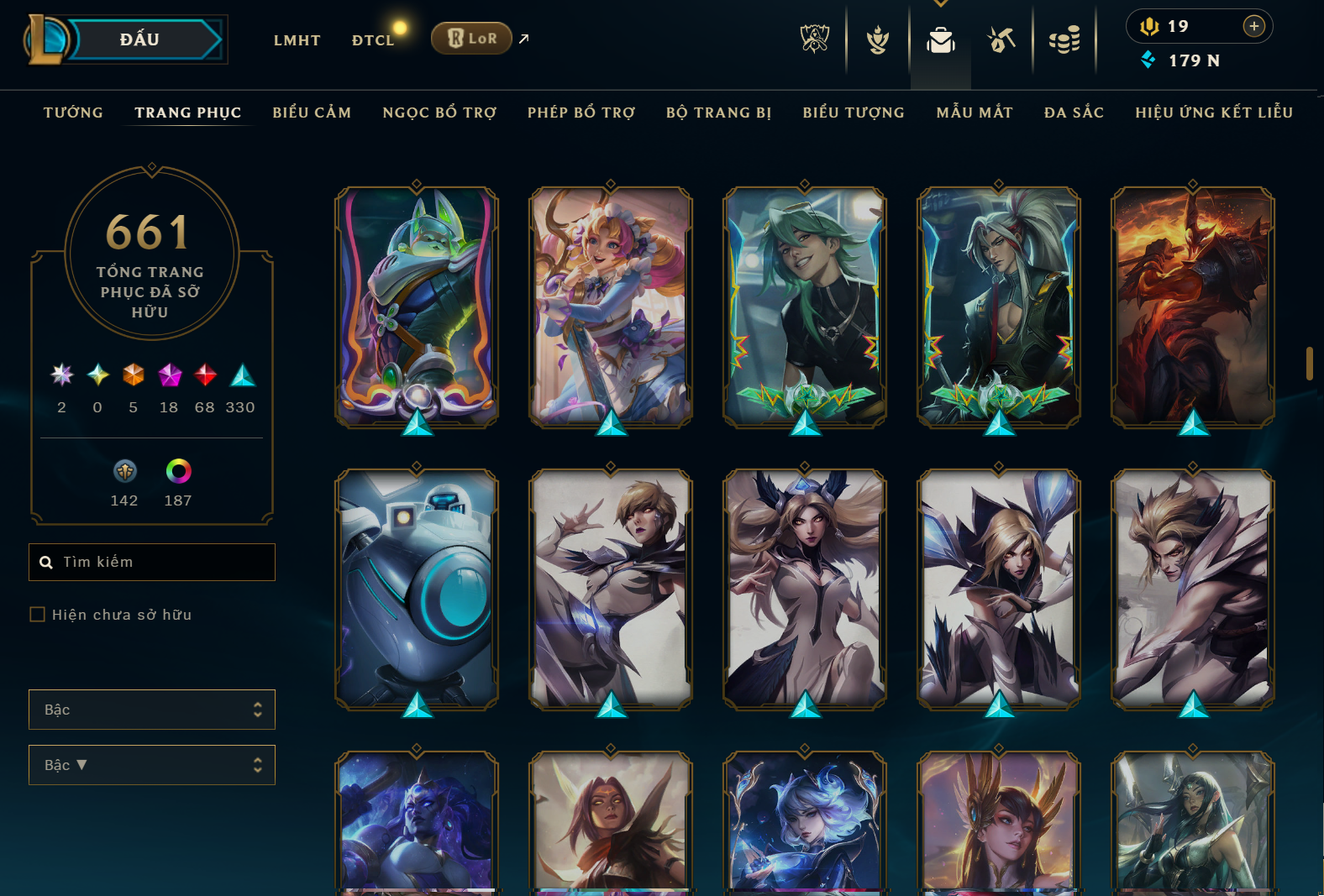This screenshot has height=896, width=1324.
Task: Click the blue essence icon showing 179 N
Action: pyautogui.click(x=1148, y=60)
